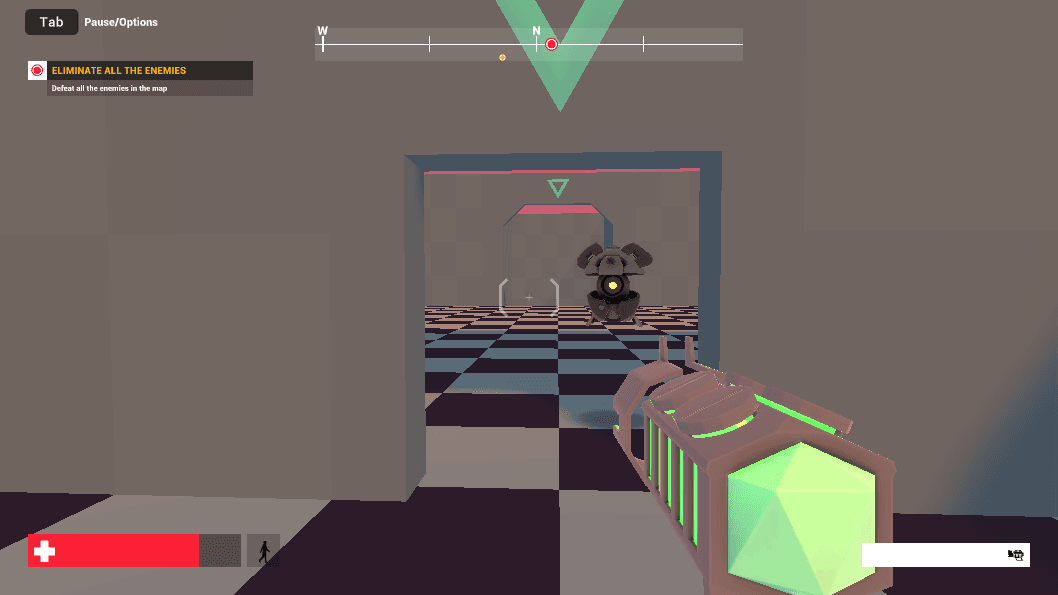Viewport: 1058px width, 595px height.
Task: Select the red enemy marker on the compass
Action: pyautogui.click(x=551, y=44)
